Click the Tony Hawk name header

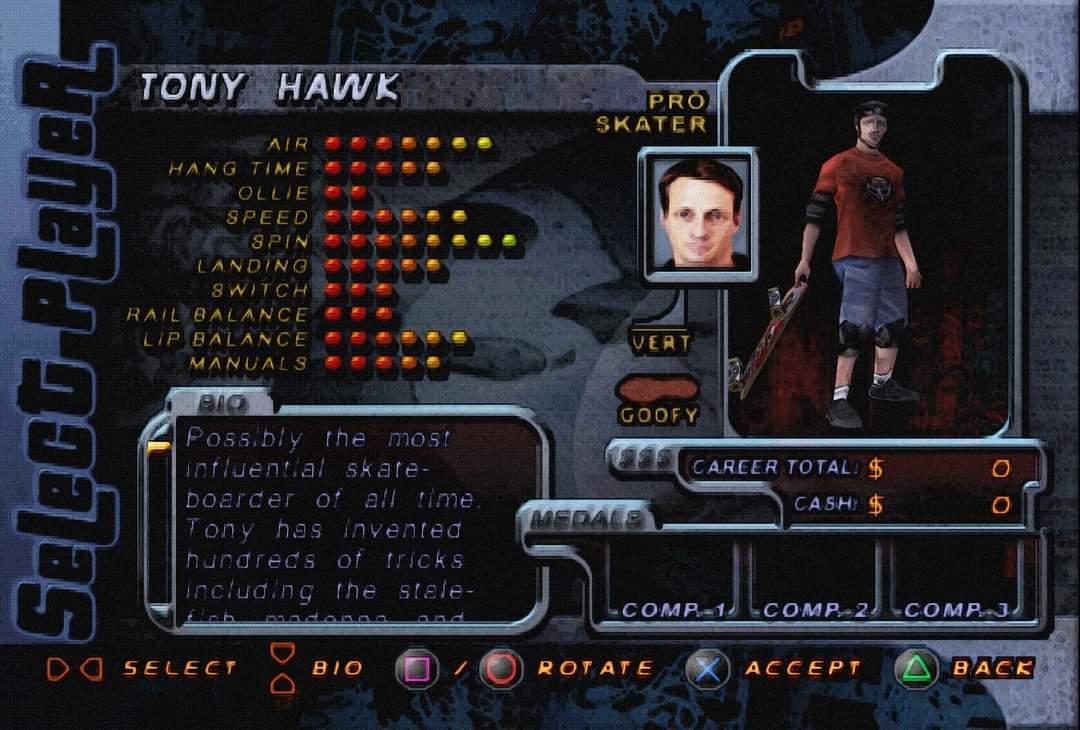point(270,88)
